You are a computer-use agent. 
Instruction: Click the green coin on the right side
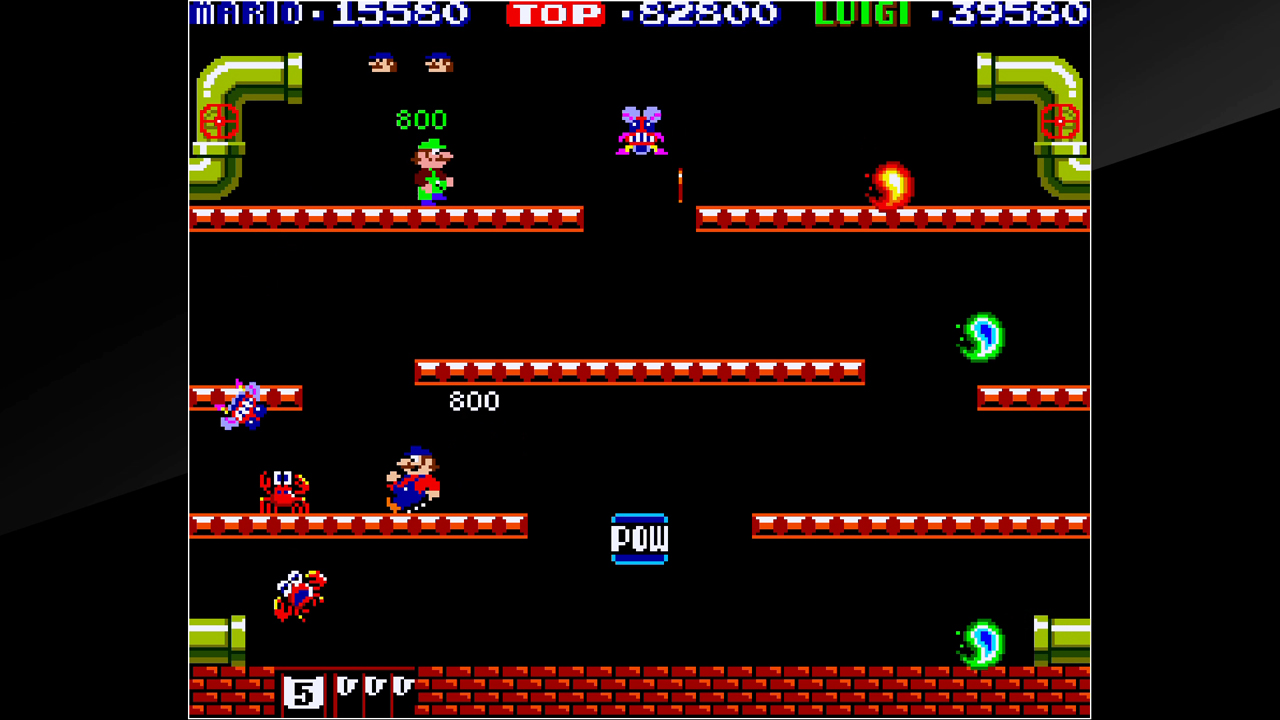[980, 335]
